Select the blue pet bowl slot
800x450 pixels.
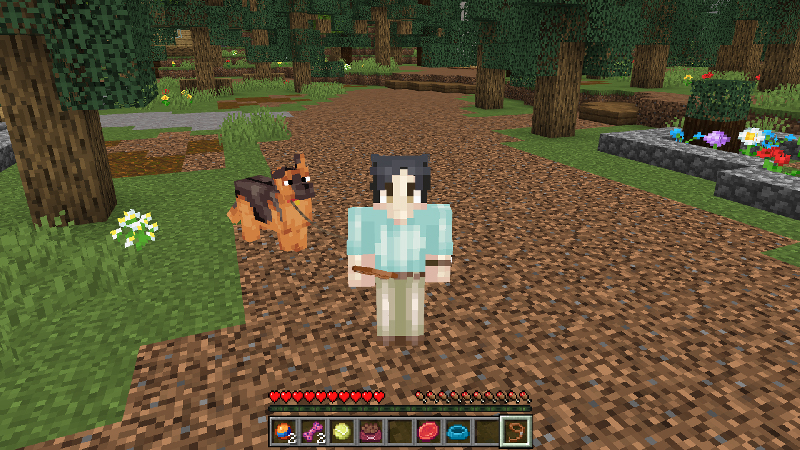[x=458, y=432]
